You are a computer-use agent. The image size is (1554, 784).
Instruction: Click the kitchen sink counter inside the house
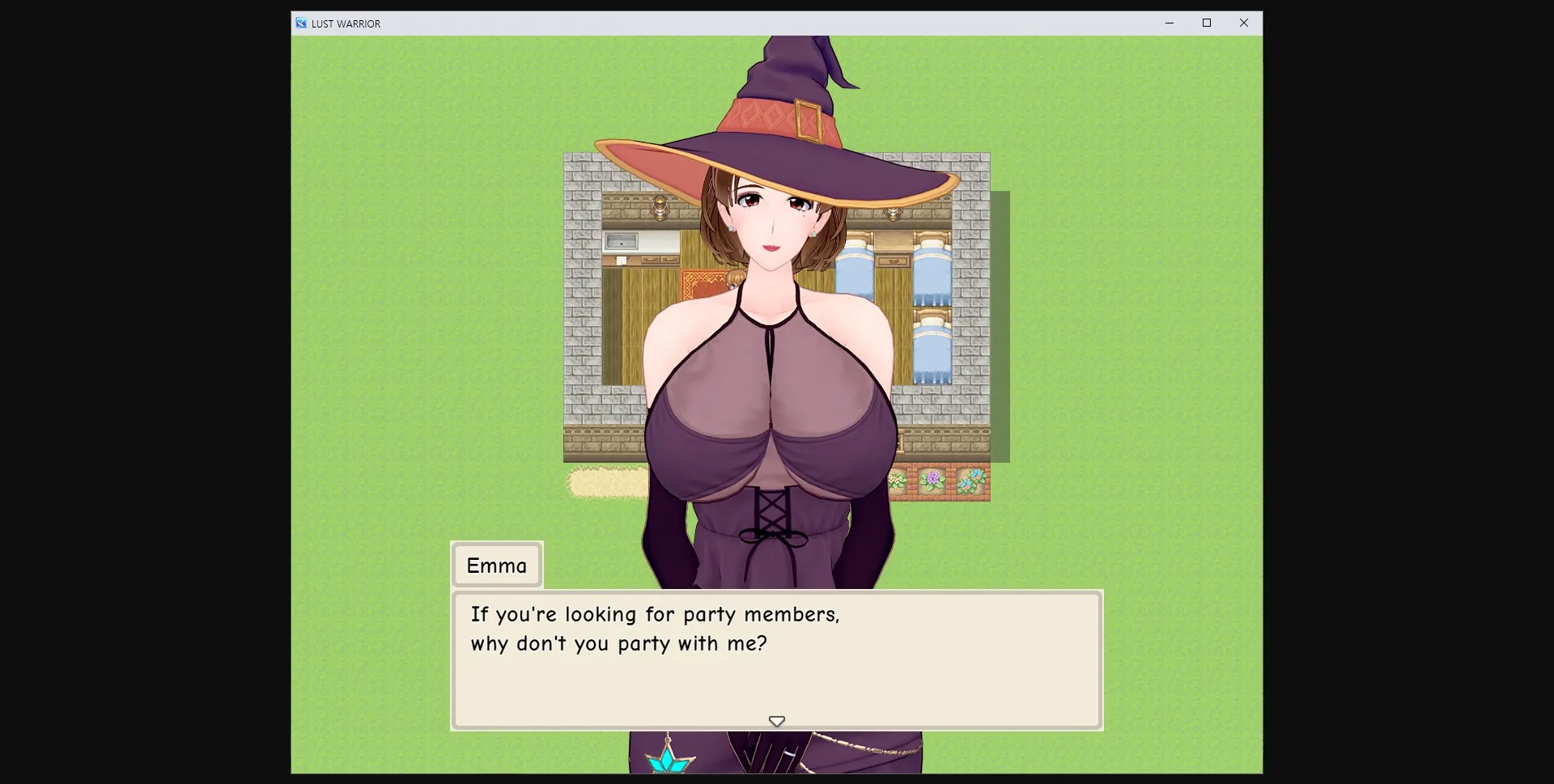pyautogui.click(x=623, y=241)
